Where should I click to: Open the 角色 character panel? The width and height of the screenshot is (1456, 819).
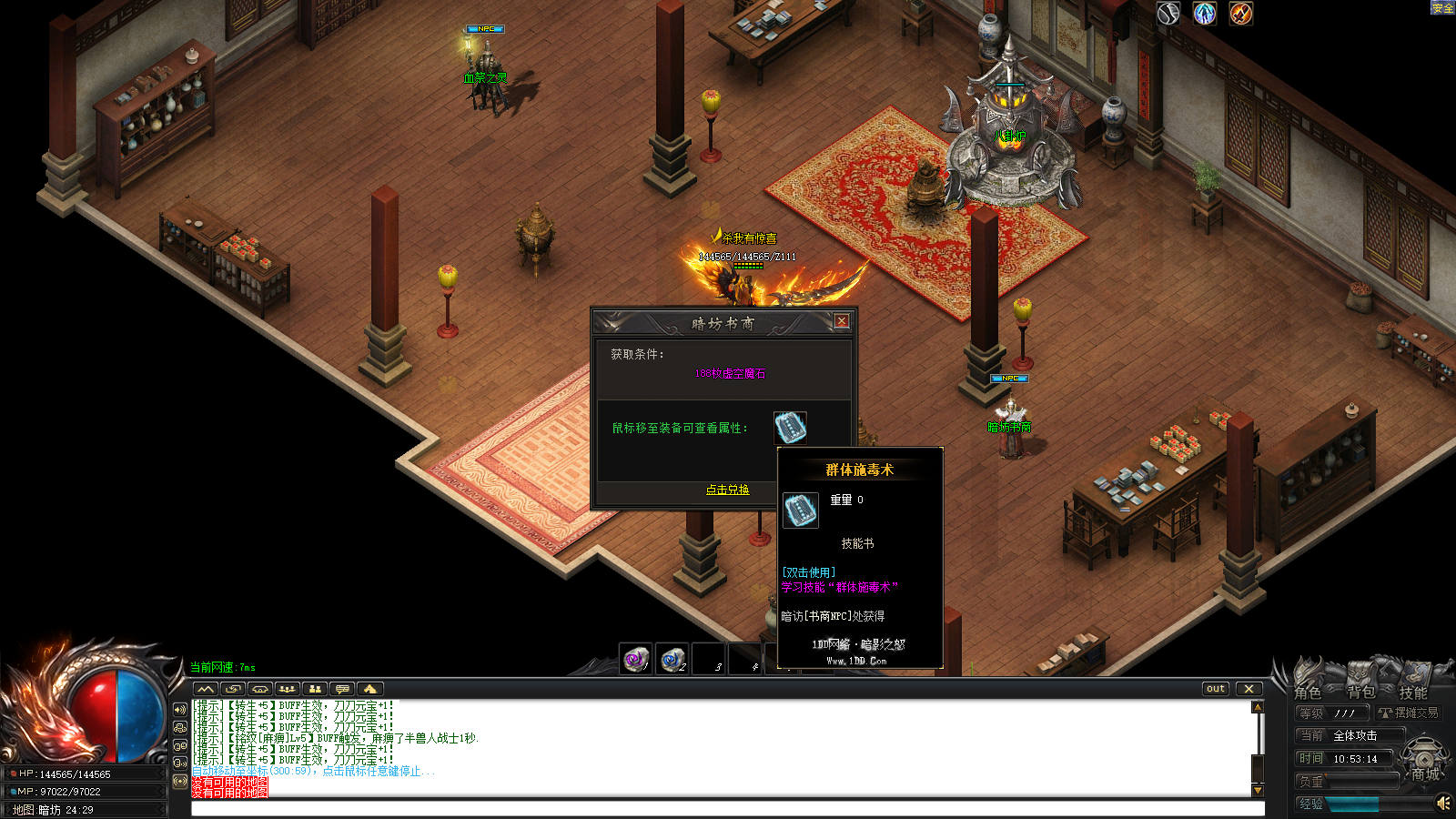[1309, 692]
